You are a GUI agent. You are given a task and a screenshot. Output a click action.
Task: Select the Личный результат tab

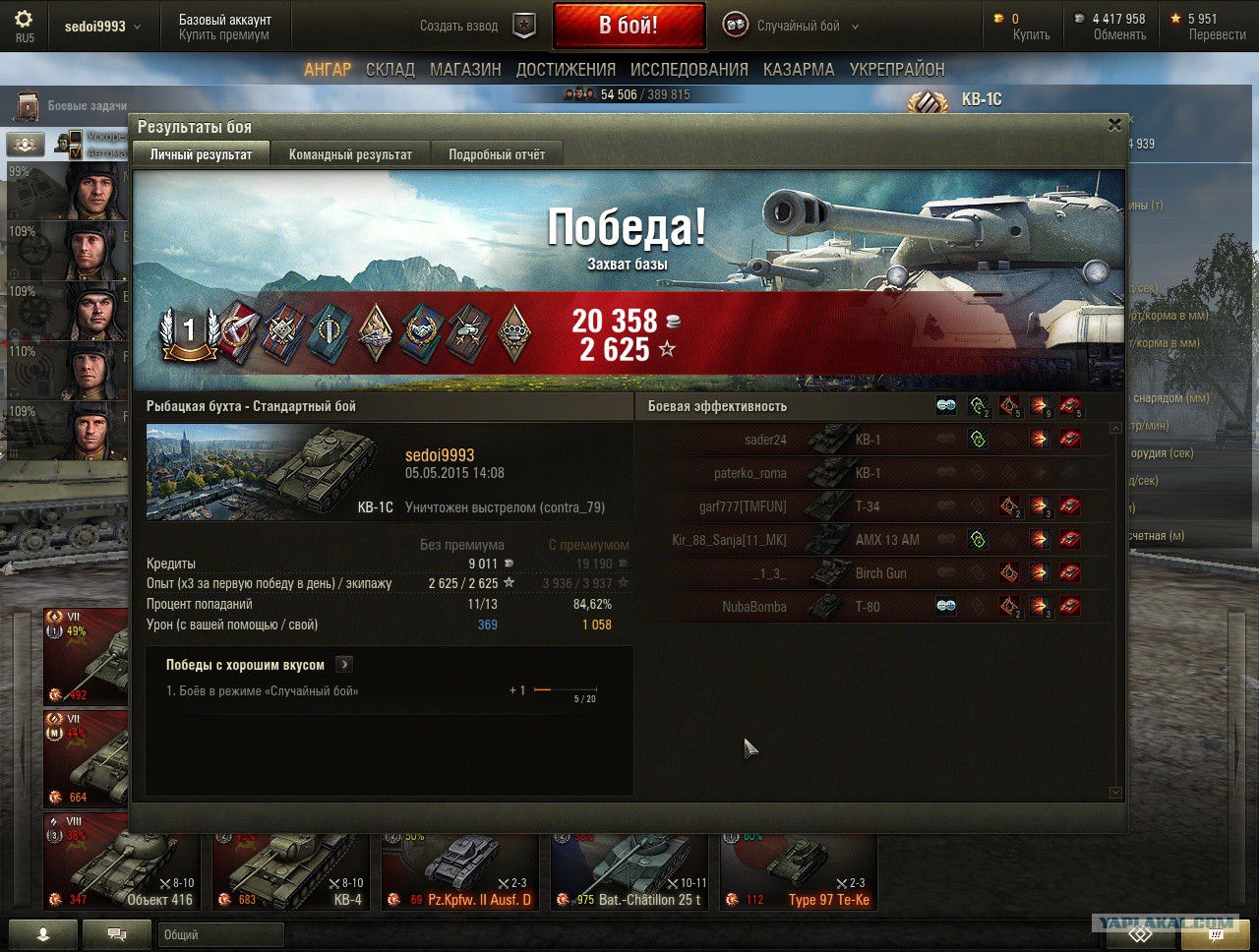[201, 154]
